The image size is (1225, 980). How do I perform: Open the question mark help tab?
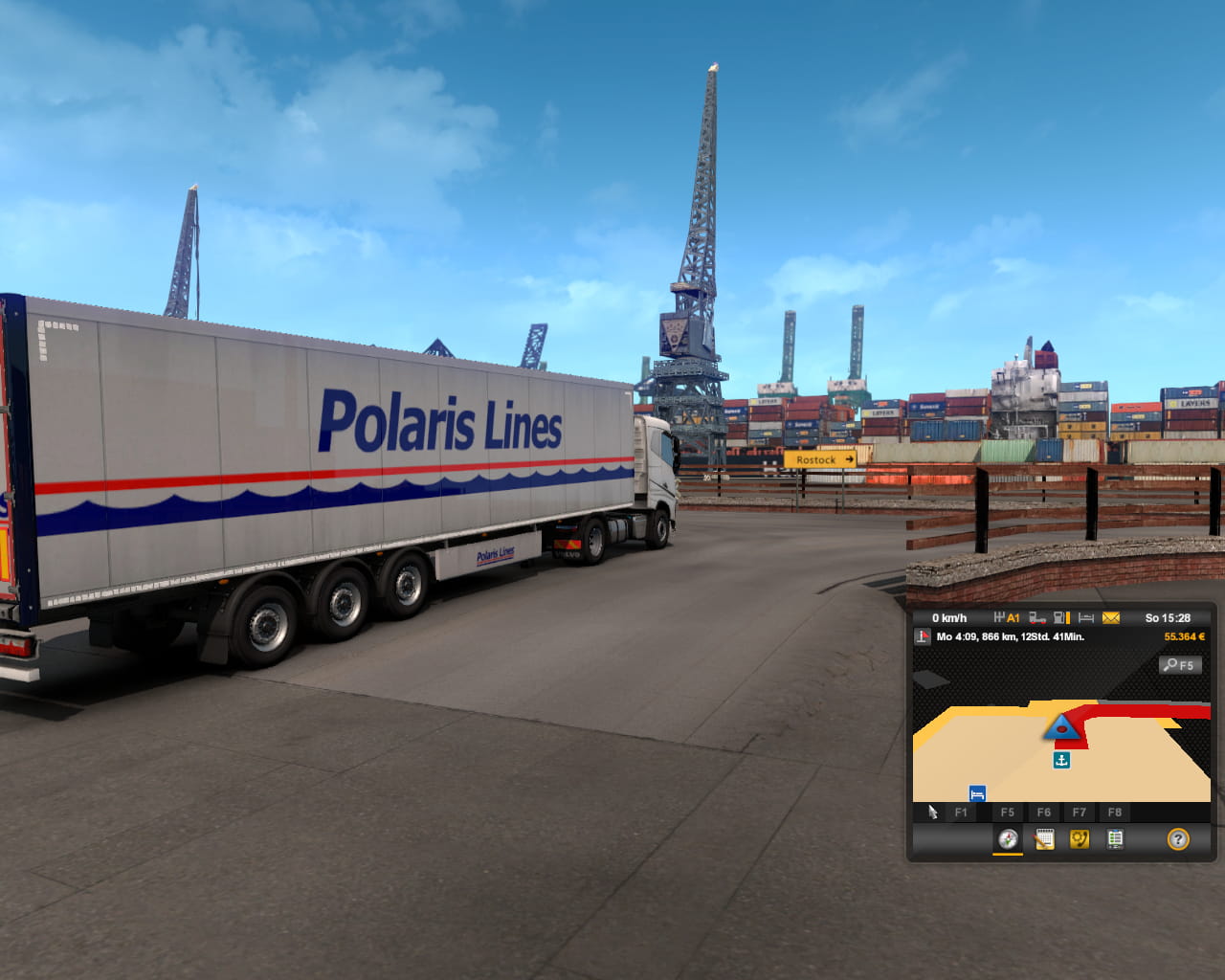pyautogui.click(x=1178, y=840)
